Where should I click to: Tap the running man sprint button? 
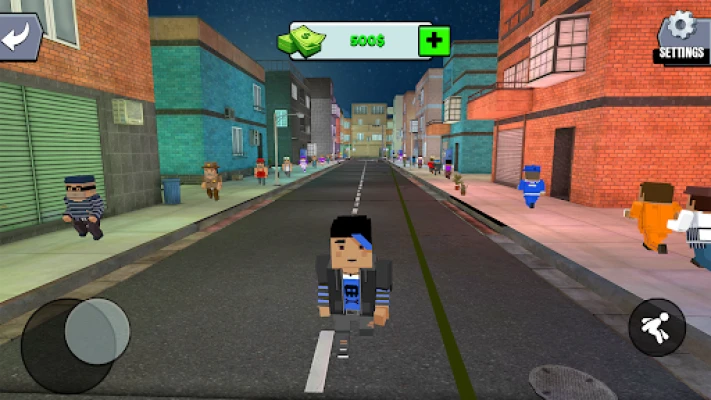657,327
